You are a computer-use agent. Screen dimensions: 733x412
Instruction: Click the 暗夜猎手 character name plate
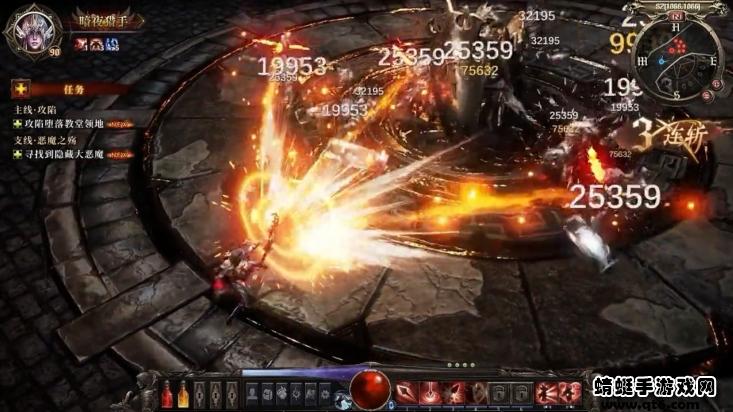click(104, 19)
